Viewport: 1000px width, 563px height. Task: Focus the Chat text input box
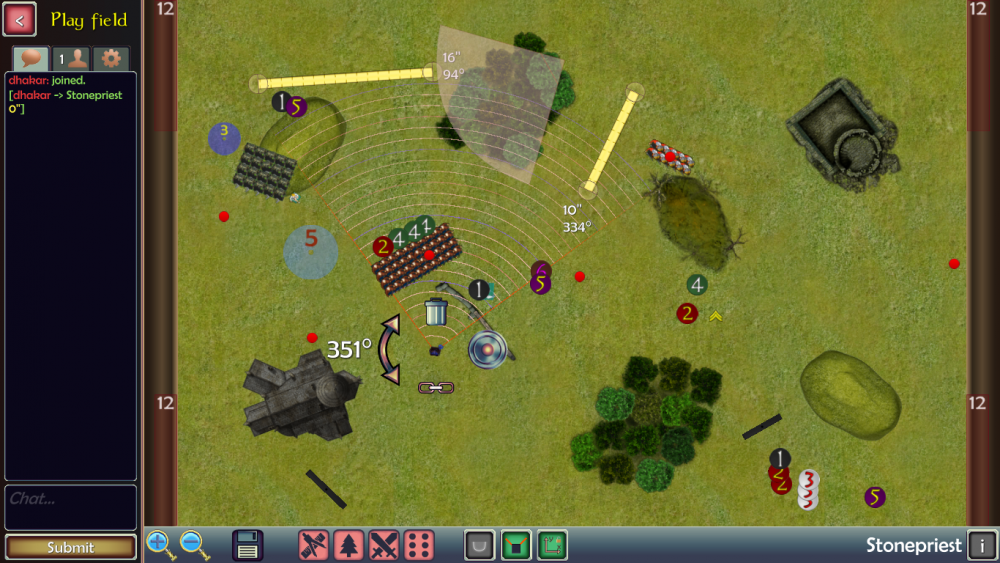(70, 507)
